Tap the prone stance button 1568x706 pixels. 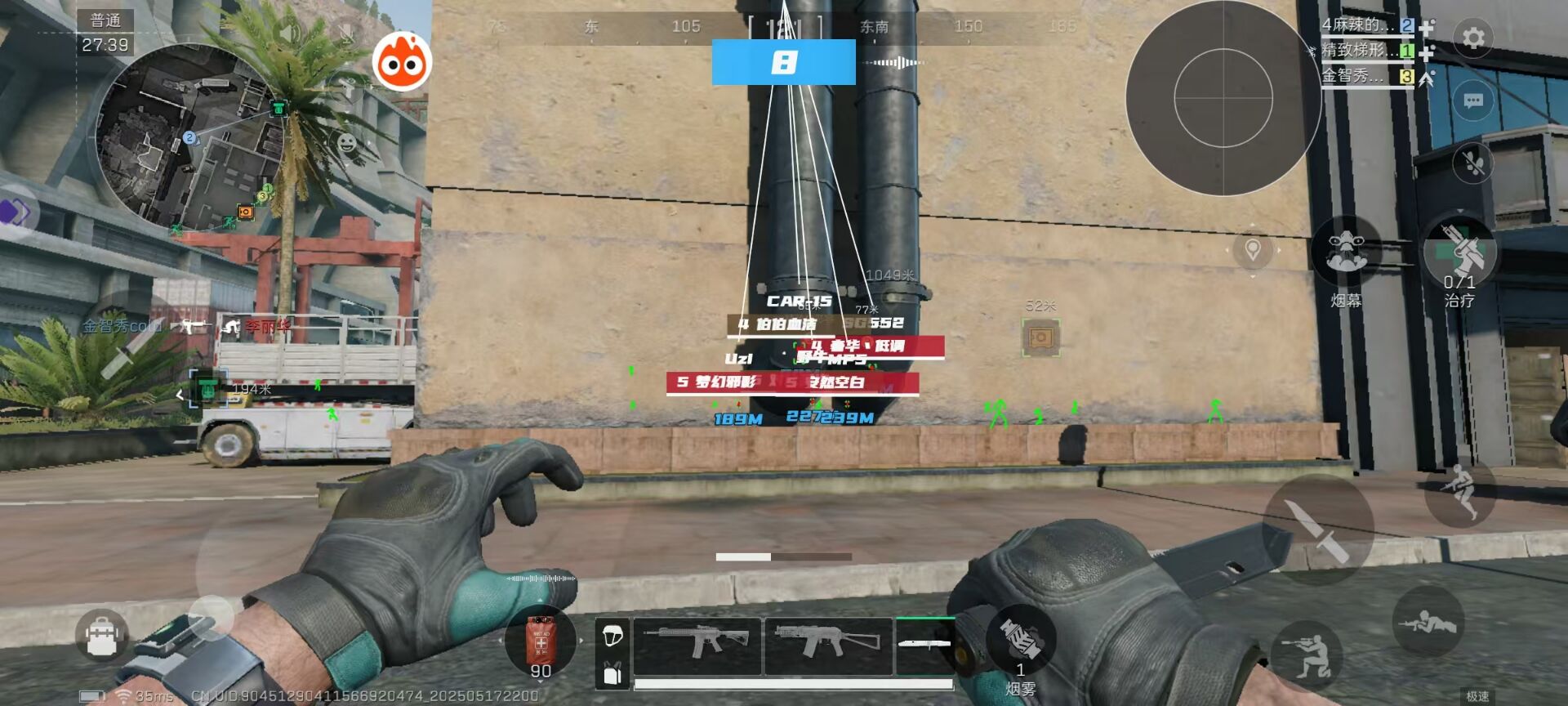point(1427,623)
